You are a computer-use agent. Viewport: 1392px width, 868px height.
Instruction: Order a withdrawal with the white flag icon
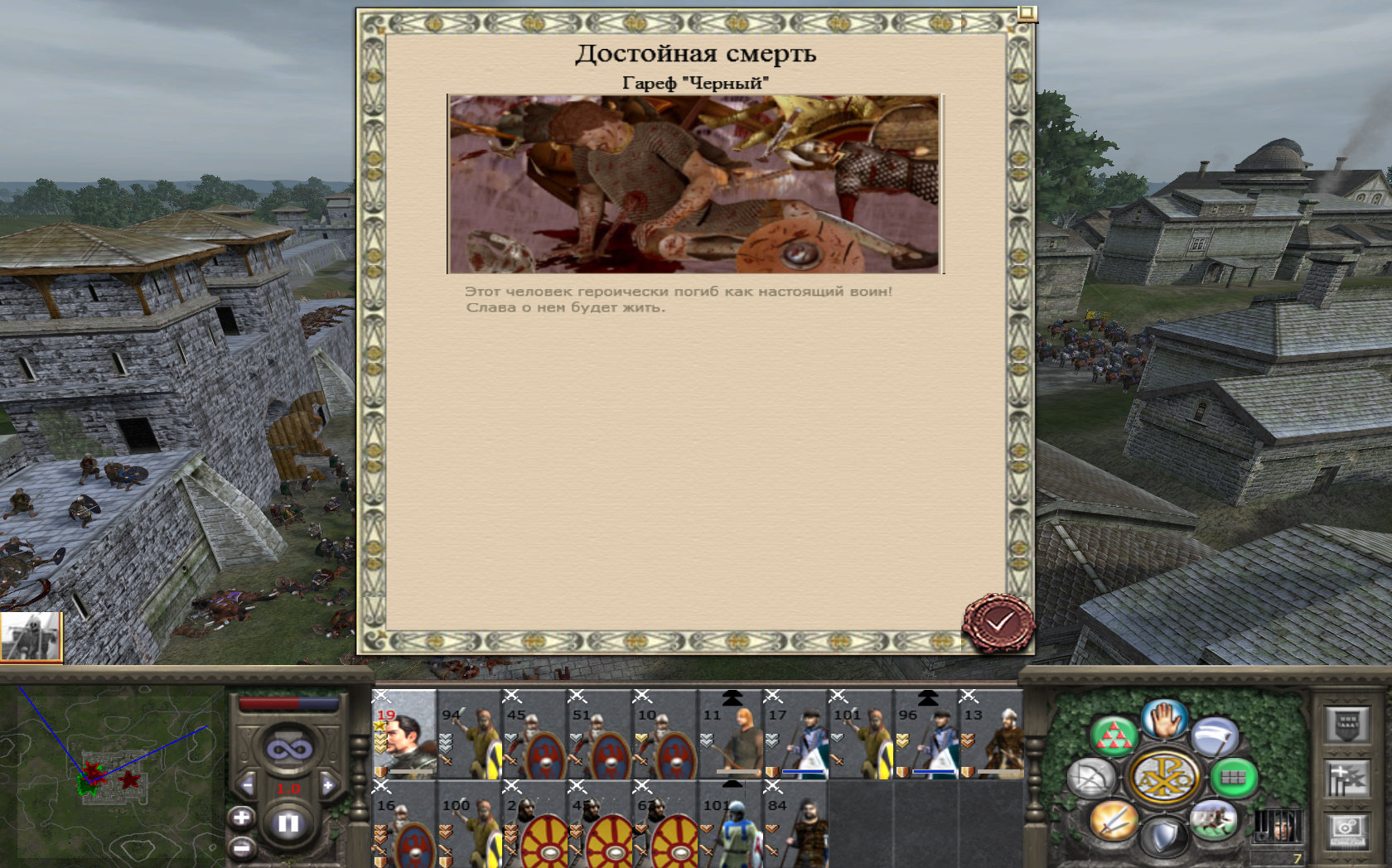pos(1215,735)
